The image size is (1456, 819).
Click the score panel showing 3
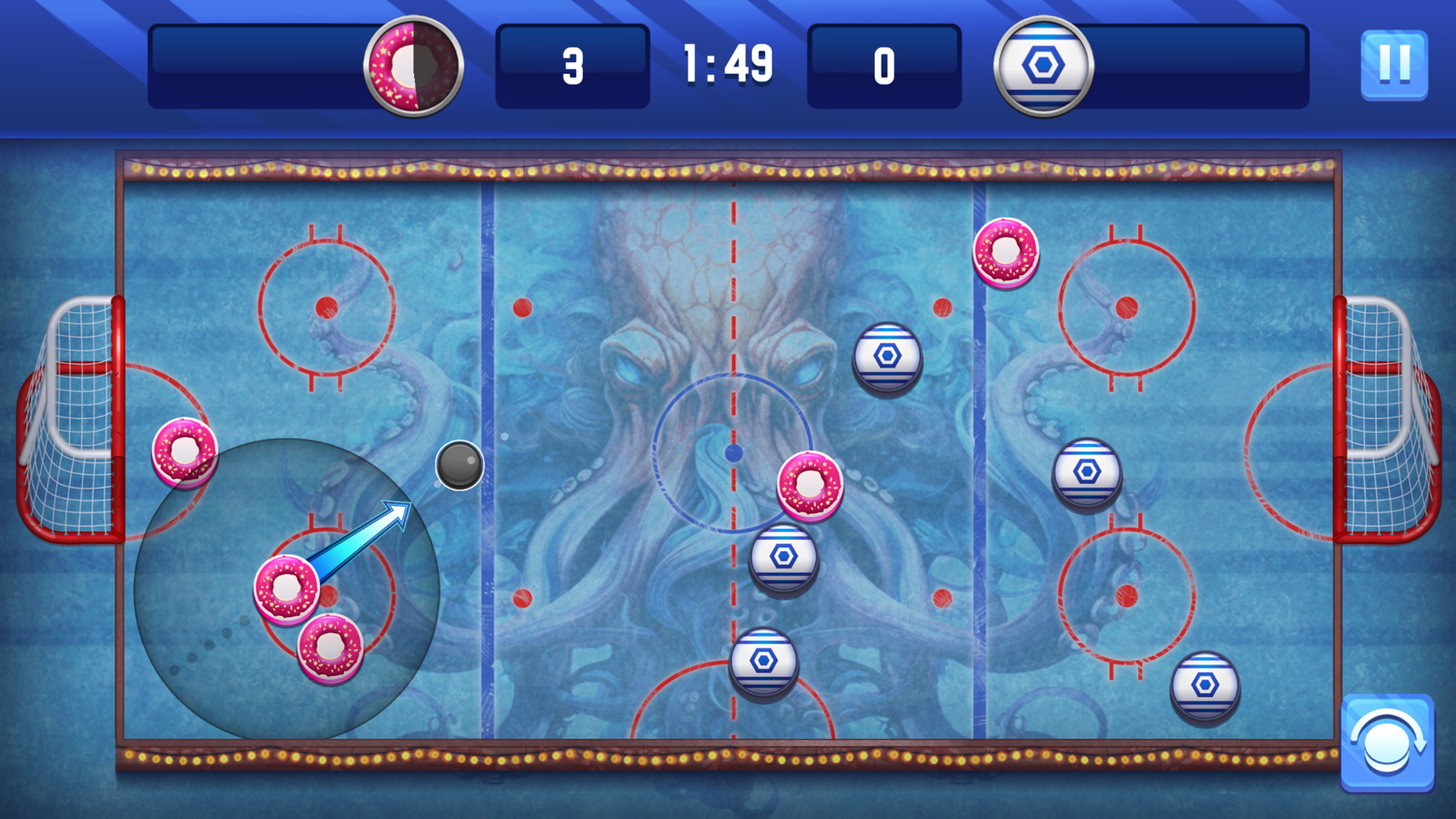[573, 65]
